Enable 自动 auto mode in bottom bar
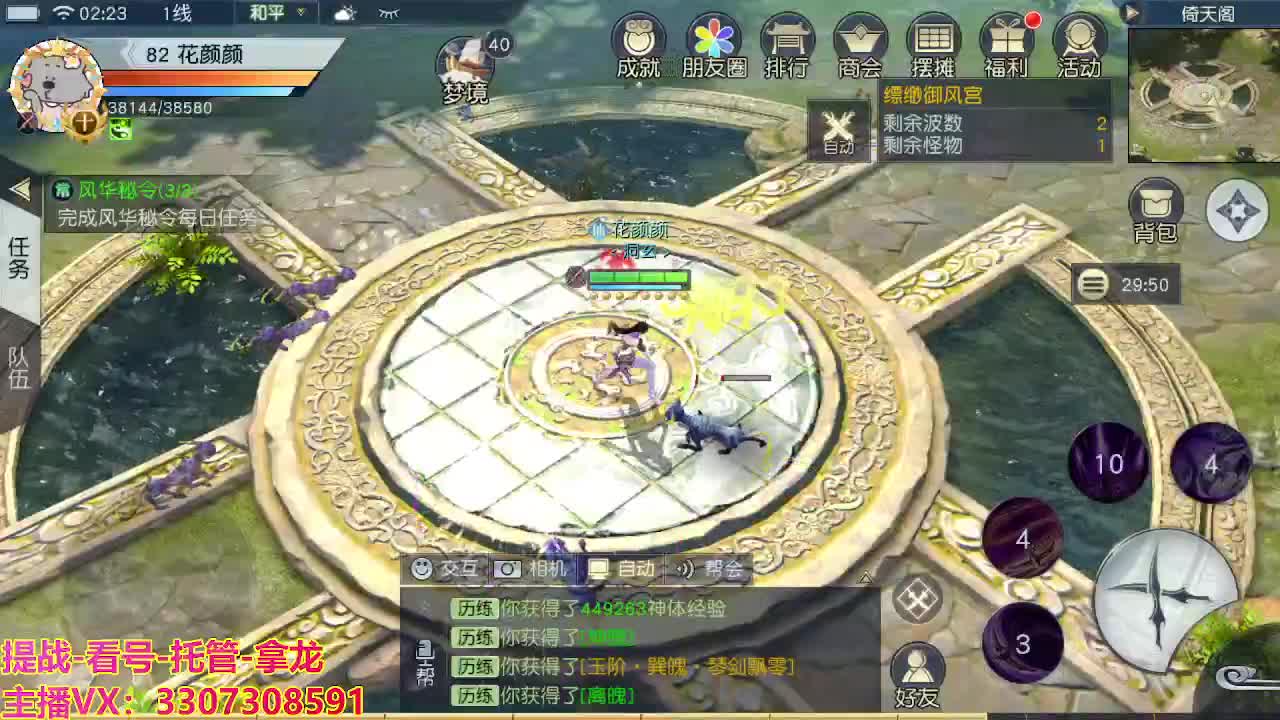The height and width of the screenshot is (720, 1280). click(x=625, y=568)
